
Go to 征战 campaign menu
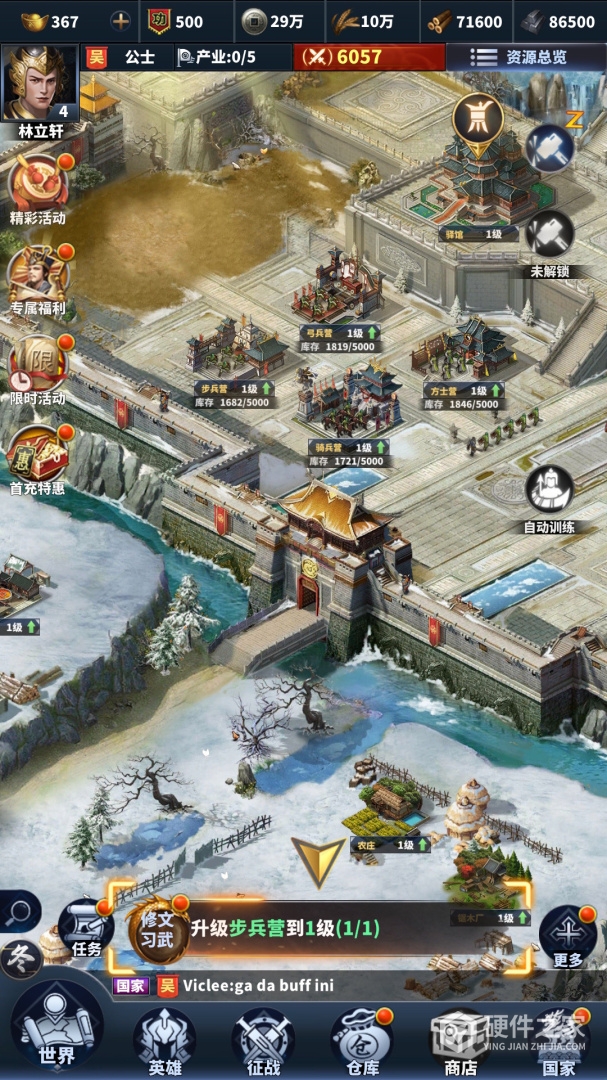263,1040
